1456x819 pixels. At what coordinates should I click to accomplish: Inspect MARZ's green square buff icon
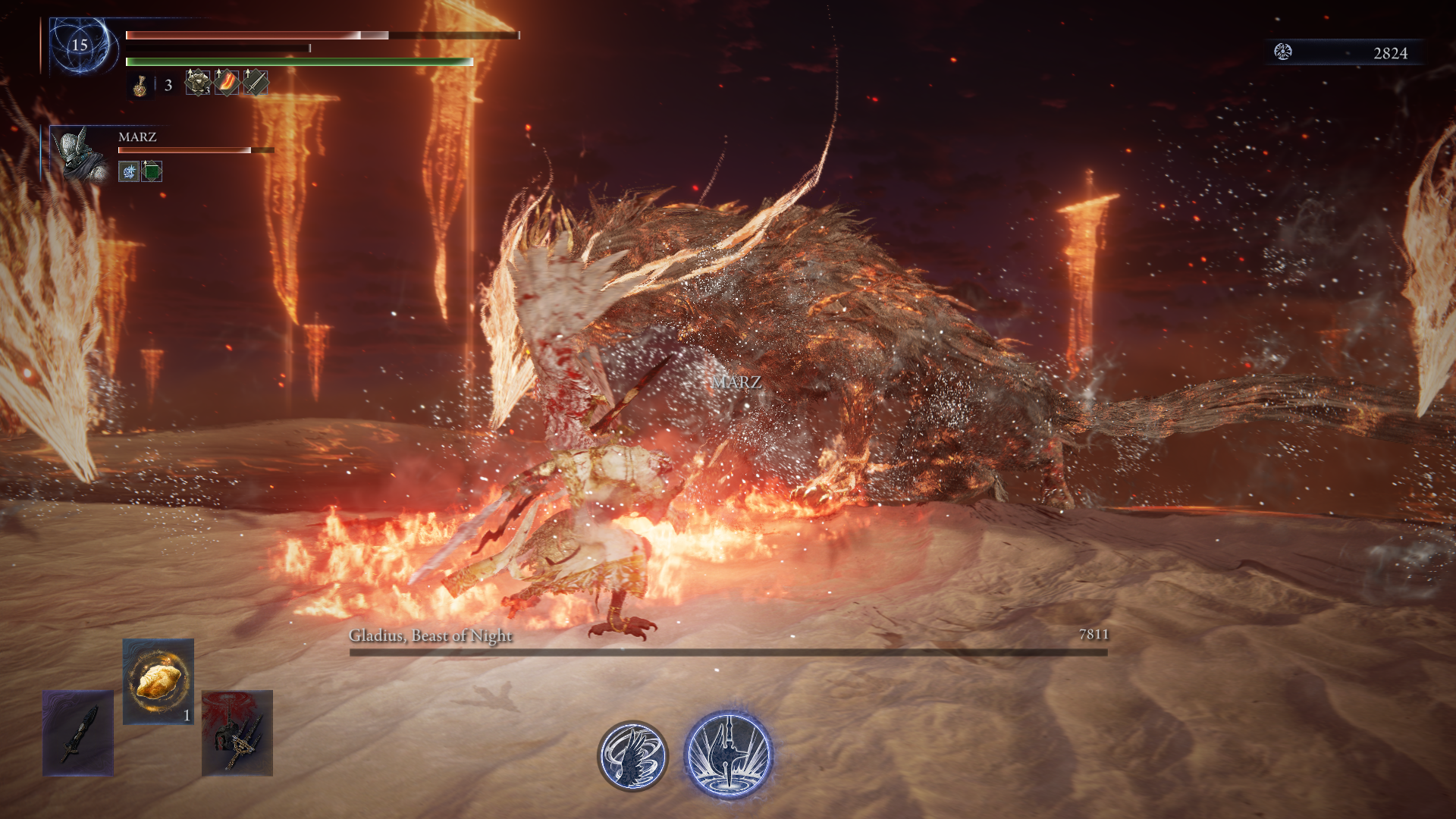point(152,171)
